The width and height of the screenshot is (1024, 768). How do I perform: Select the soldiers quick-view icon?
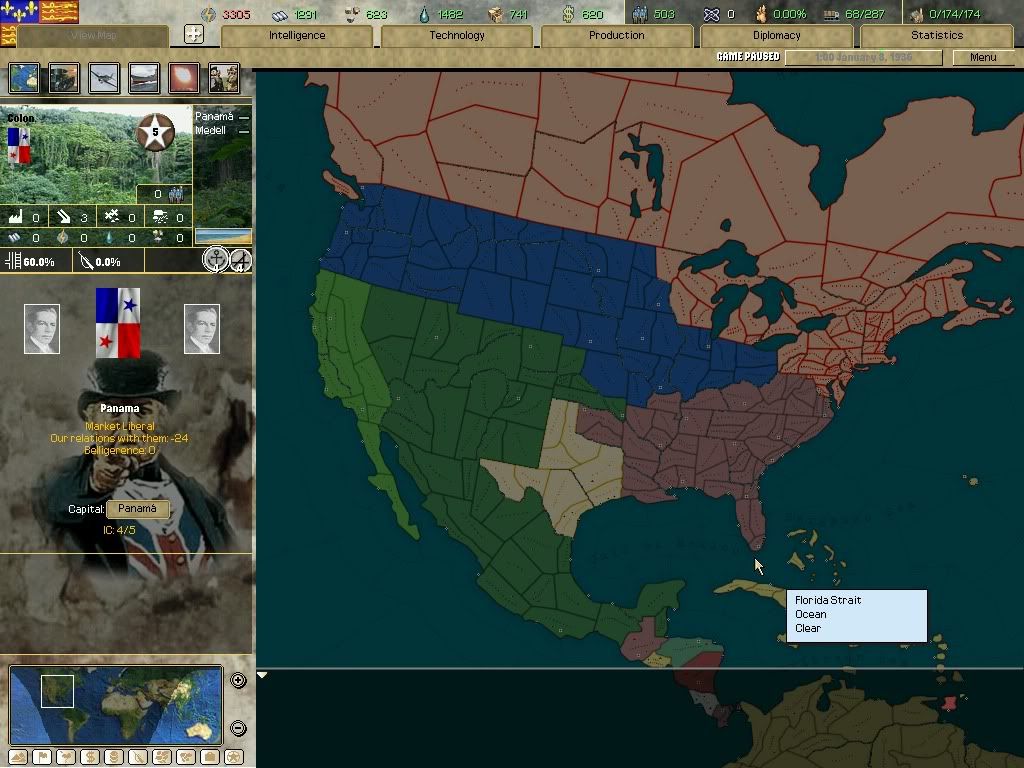coord(224,77)
